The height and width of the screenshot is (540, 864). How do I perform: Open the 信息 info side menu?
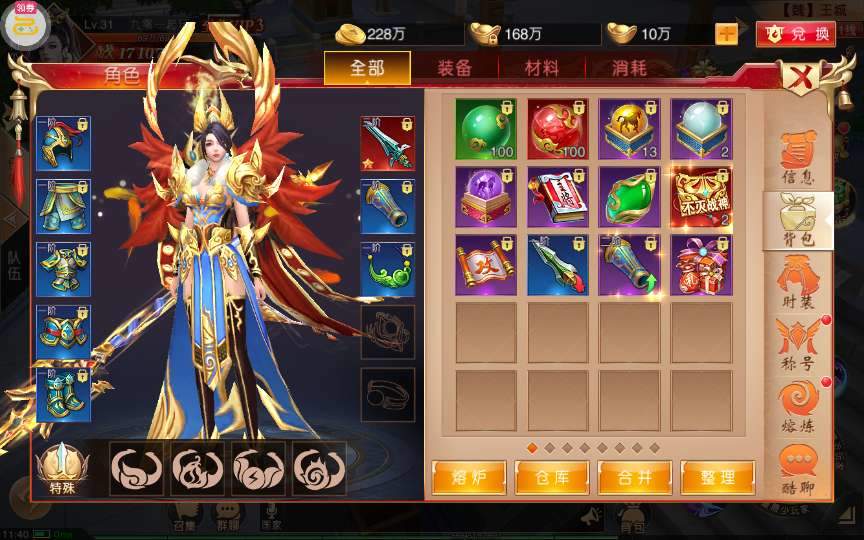(x=797, y=158)
